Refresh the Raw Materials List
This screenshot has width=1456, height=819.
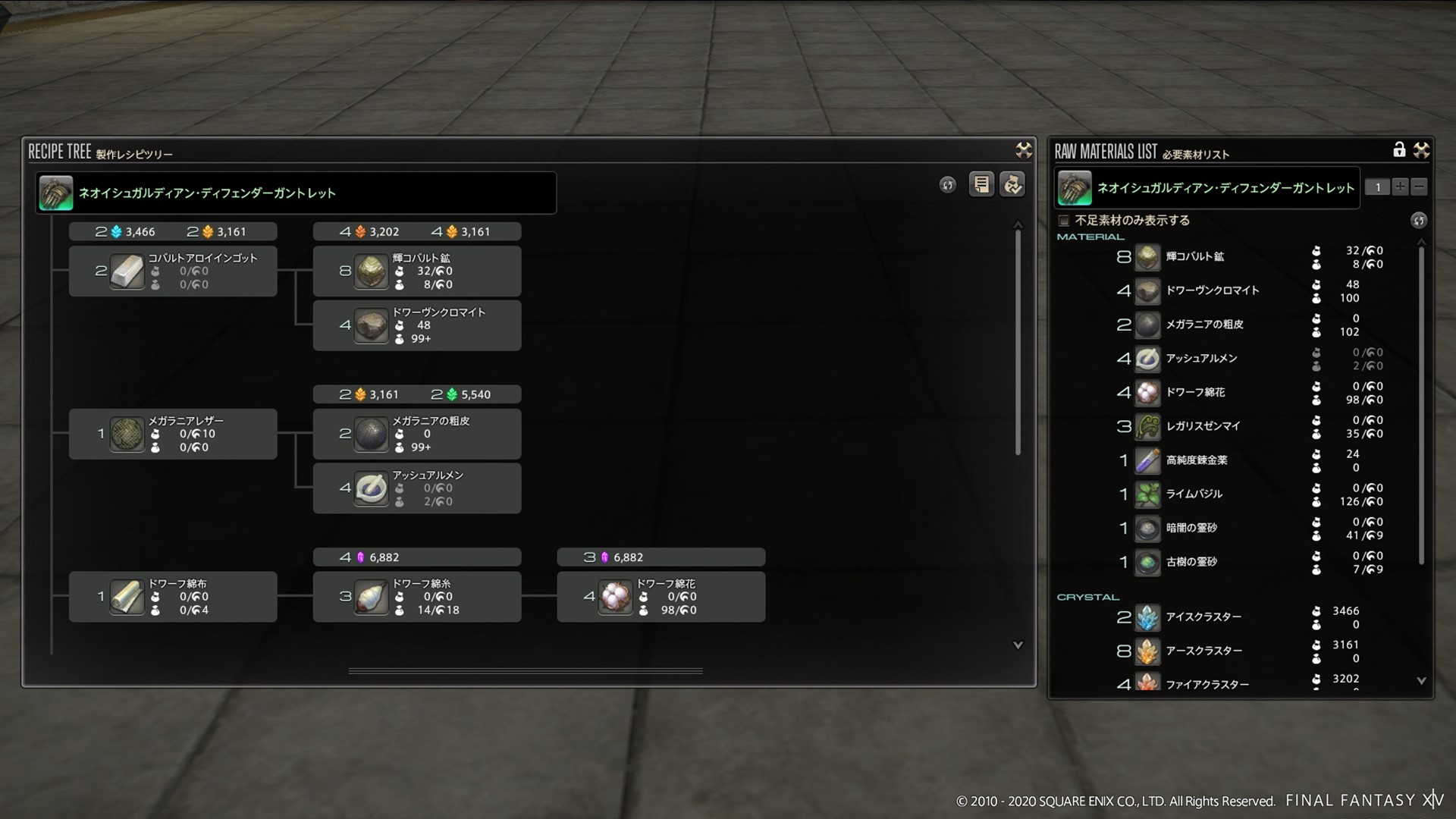click(x=1418, y=221)
